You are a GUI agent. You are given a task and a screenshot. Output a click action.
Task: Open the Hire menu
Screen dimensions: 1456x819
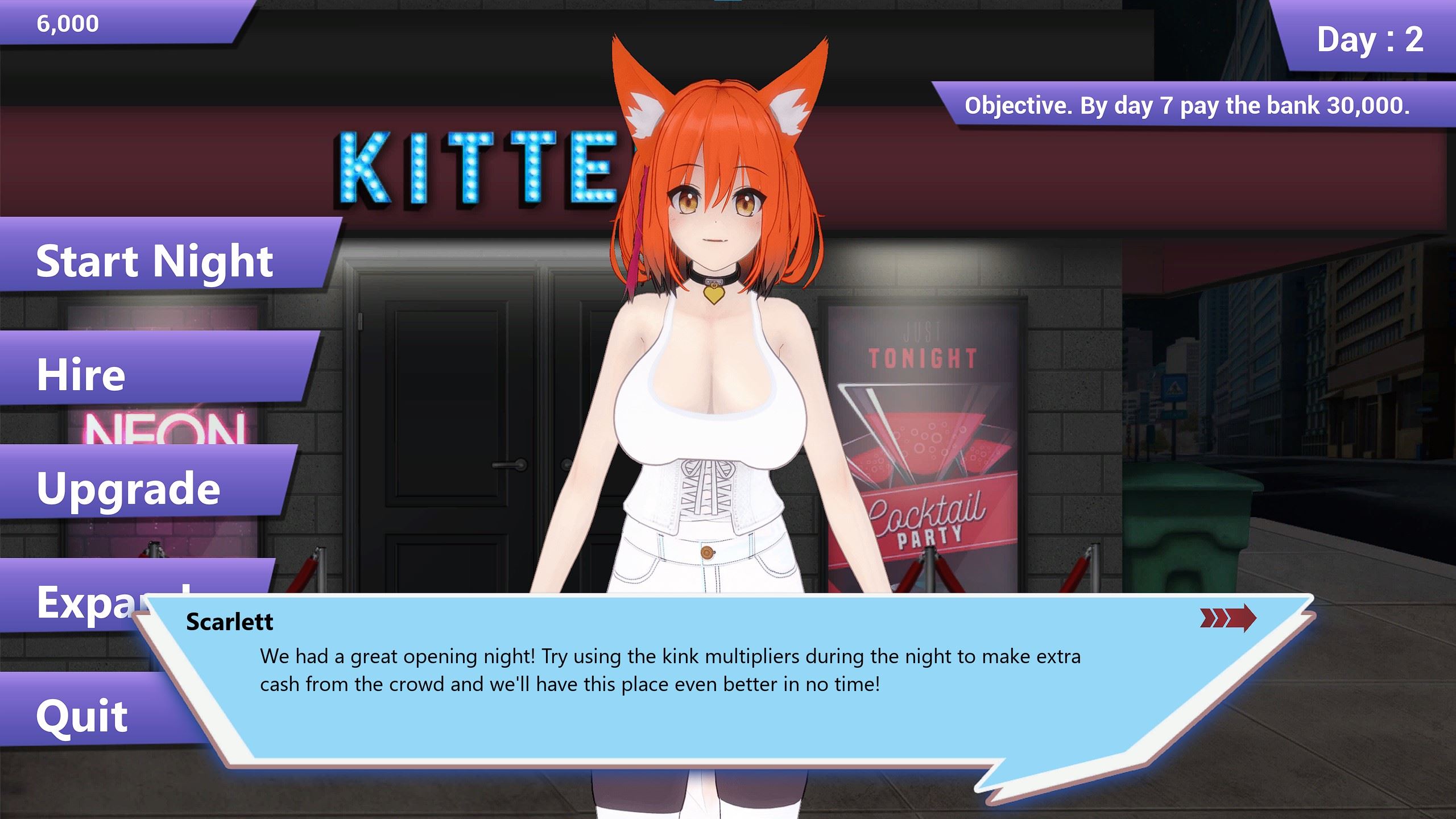point(81,374)
